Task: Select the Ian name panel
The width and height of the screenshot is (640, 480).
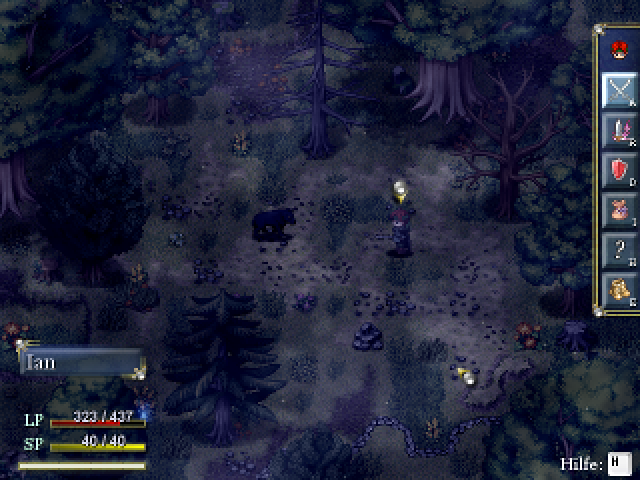Action: pyautogui.click(x=82, y=362)
